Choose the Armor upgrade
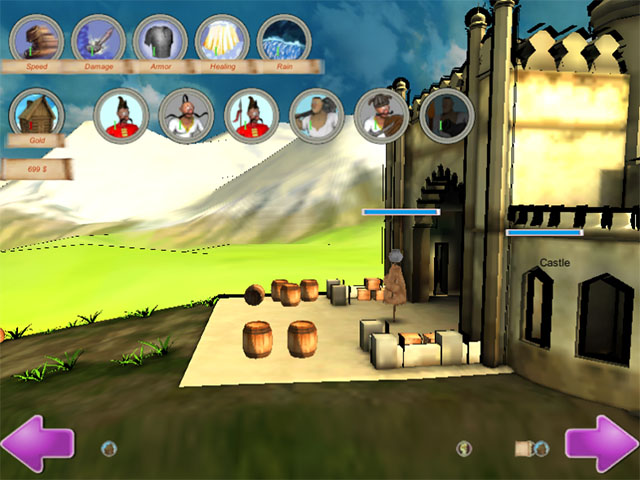Screen dimensions: 640x480 pyautogui.click(x=160, y=39)
